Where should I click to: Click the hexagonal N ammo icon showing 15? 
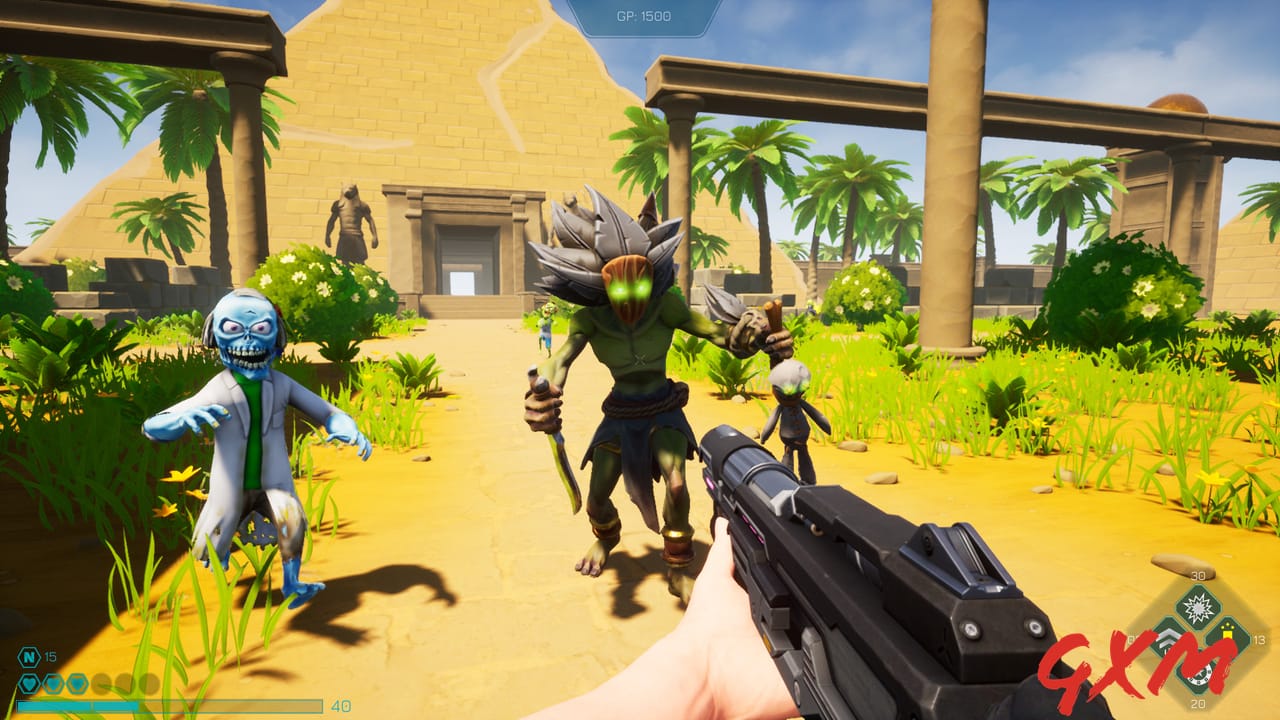pos(29,657)
